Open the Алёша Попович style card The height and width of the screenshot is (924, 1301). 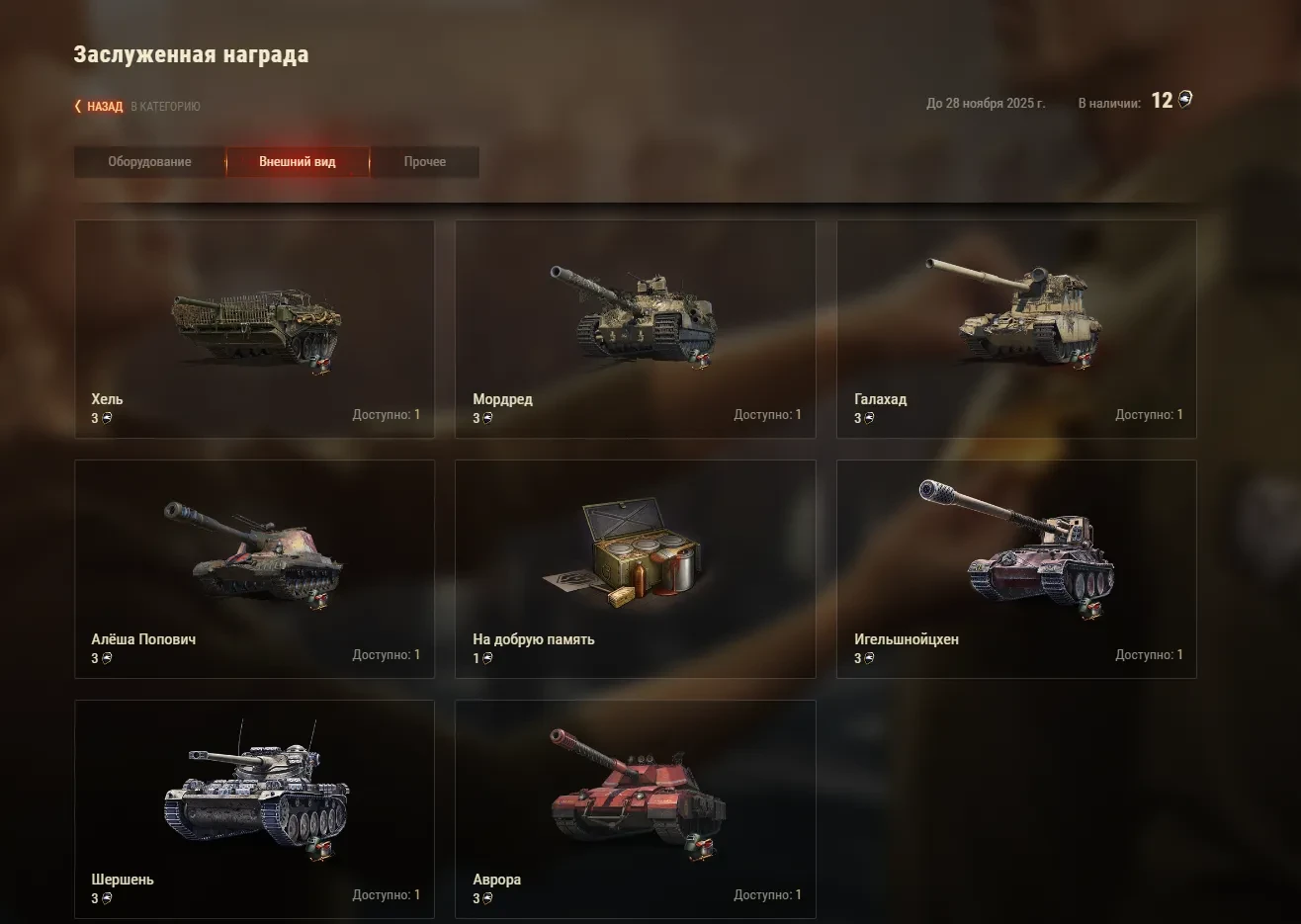click(x=254, y=569)
